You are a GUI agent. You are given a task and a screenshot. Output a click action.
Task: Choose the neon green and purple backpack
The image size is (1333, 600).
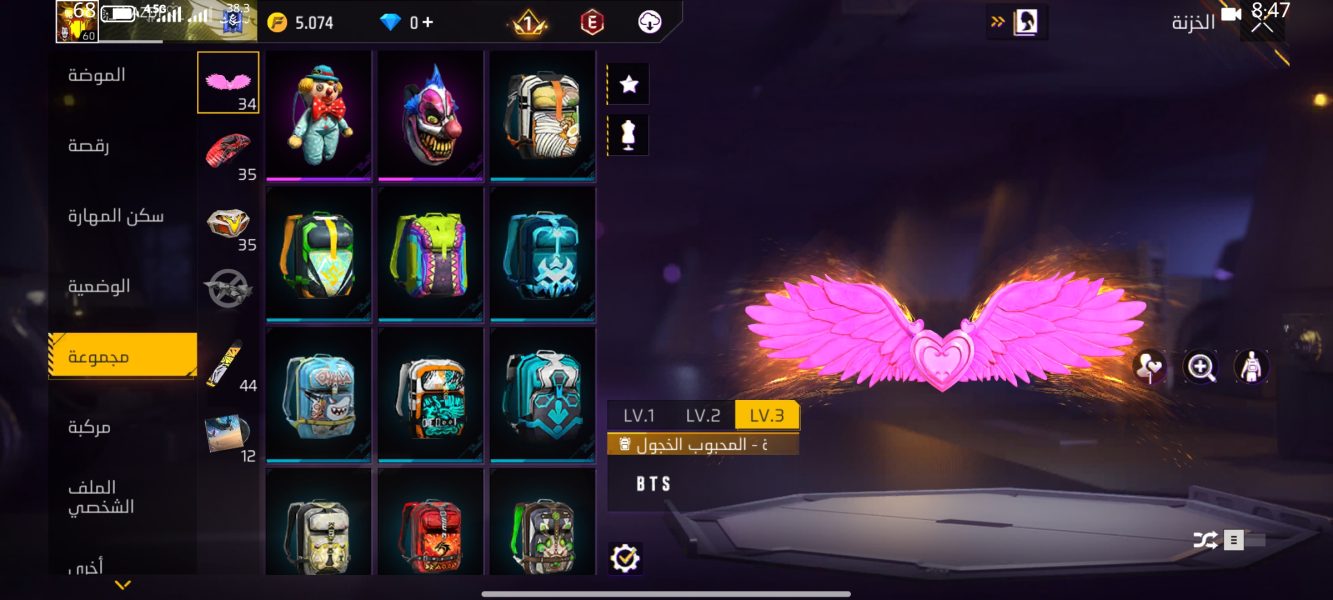point(430,255)
